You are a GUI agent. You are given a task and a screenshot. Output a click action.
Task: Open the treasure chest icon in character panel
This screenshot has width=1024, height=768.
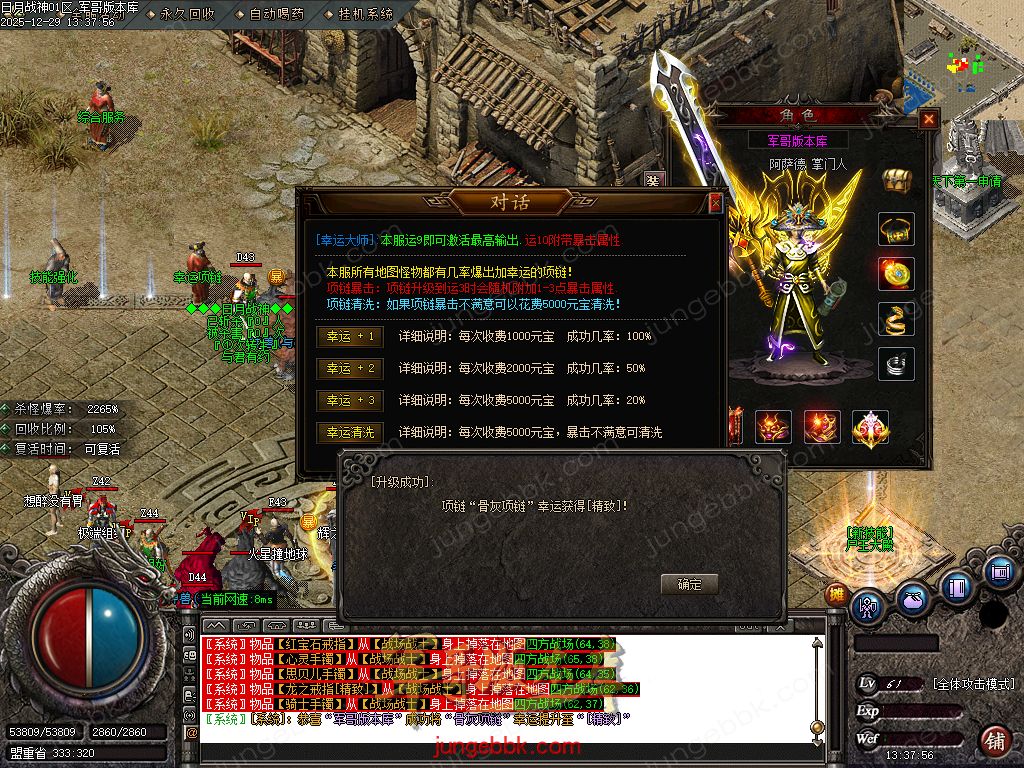point(897,181)
